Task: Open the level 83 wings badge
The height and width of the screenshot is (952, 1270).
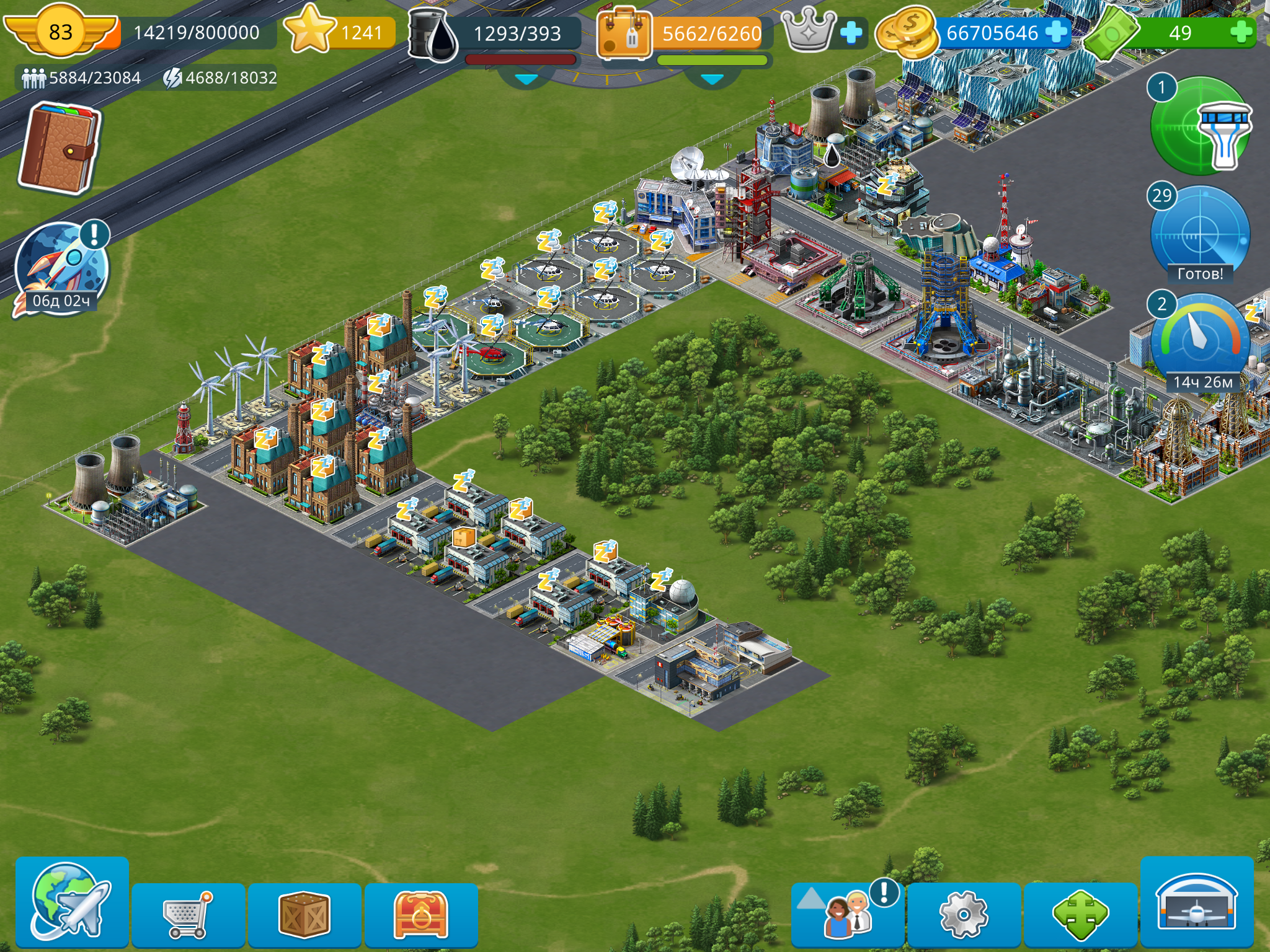Action: (60, 31)
